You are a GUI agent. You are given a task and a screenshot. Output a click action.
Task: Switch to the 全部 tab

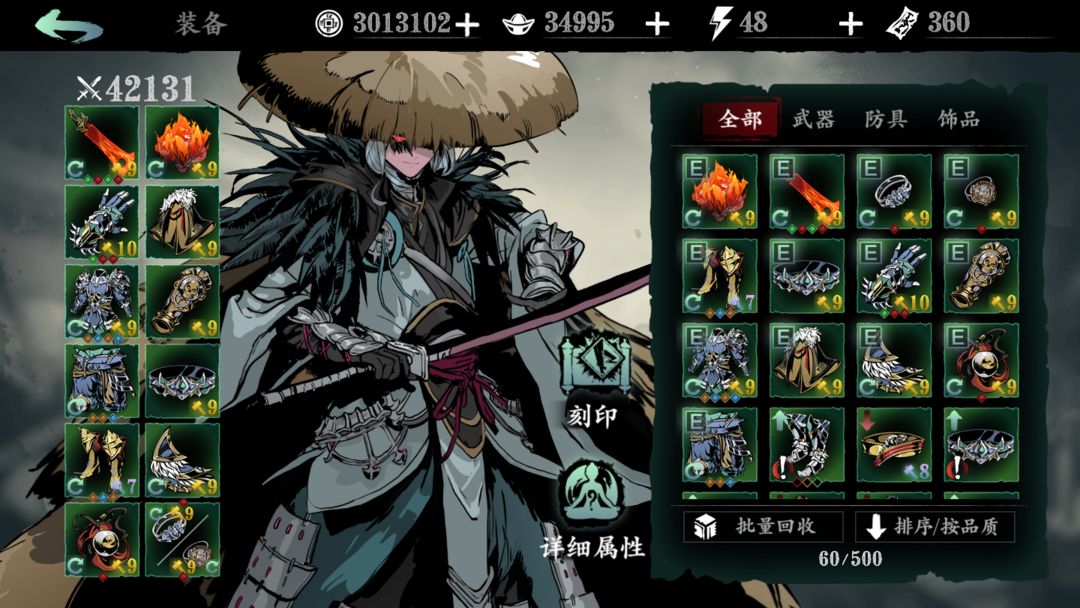point(740,120)
